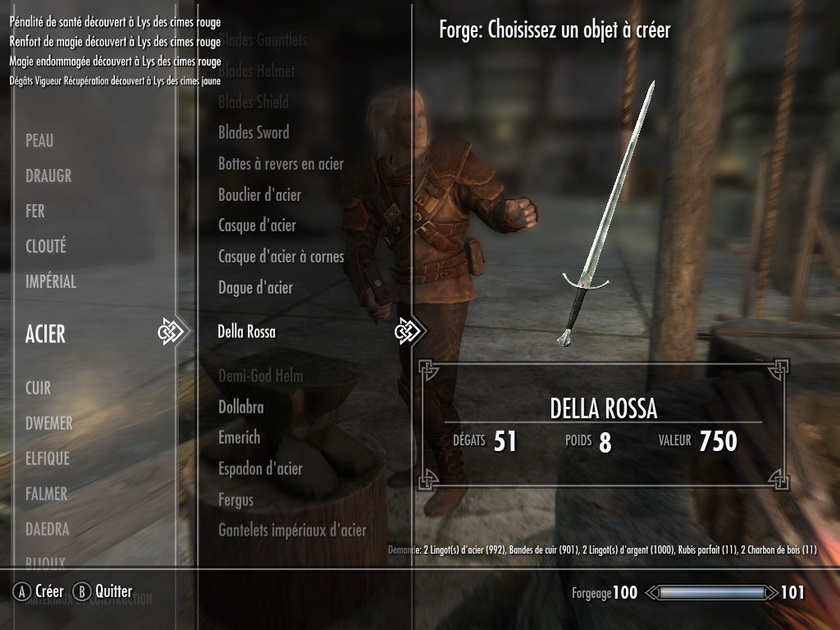This screenshot has width=840, height=630.
Task: Select Dague d'acier item
Action: tap(256, 288)
